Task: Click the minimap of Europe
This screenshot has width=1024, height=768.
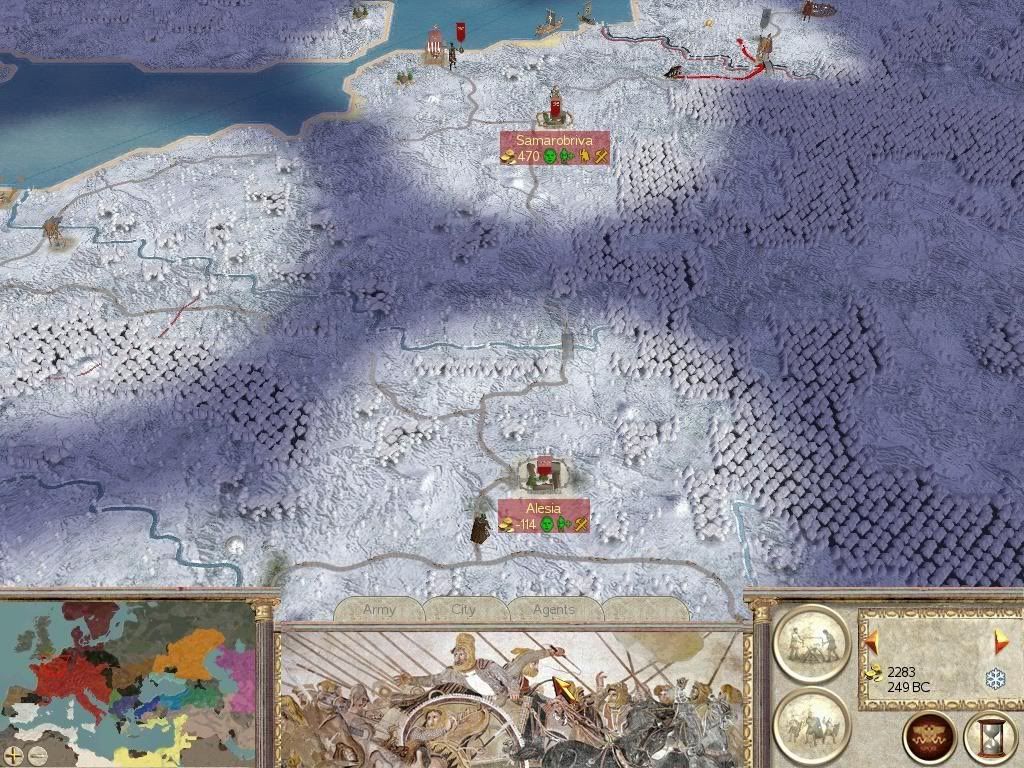Action: (128, 670)
